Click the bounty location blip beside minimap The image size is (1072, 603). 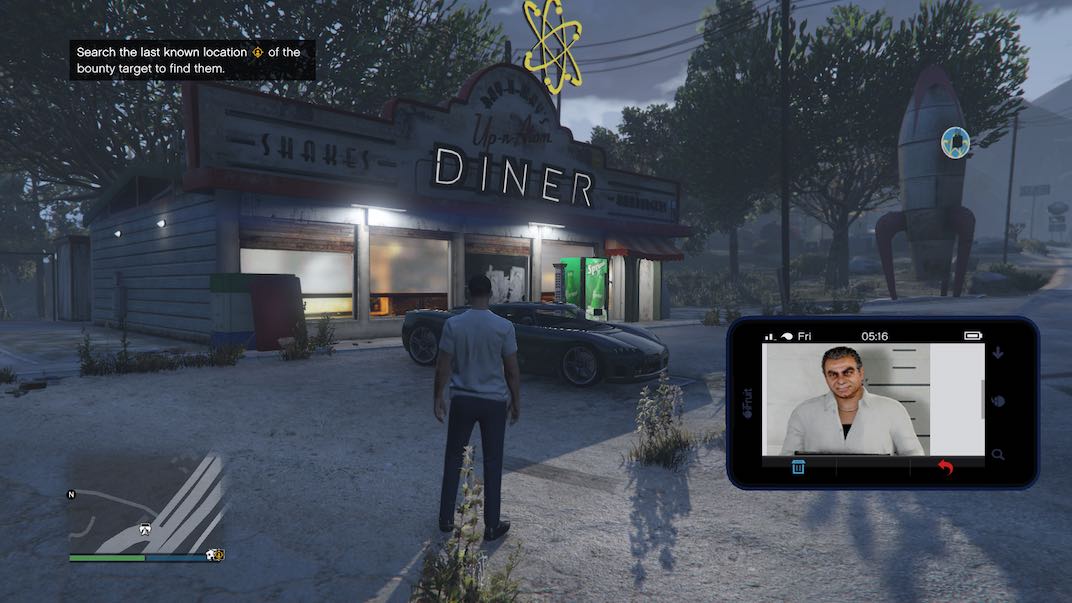[215, 554]
